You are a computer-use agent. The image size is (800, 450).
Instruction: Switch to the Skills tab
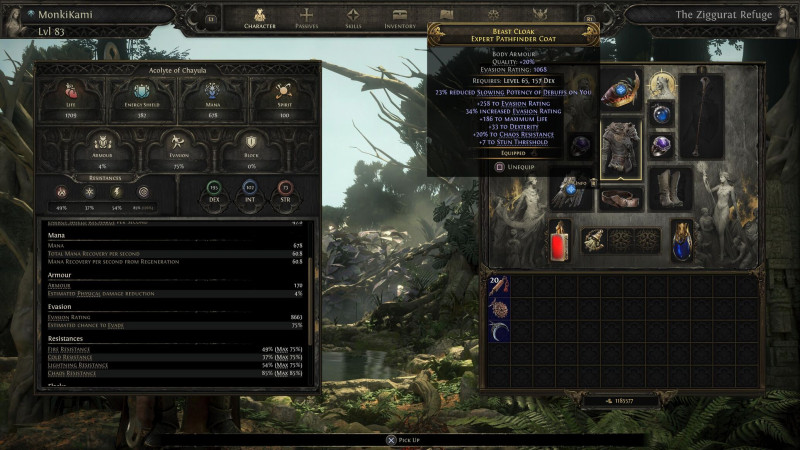click(354, 18)
